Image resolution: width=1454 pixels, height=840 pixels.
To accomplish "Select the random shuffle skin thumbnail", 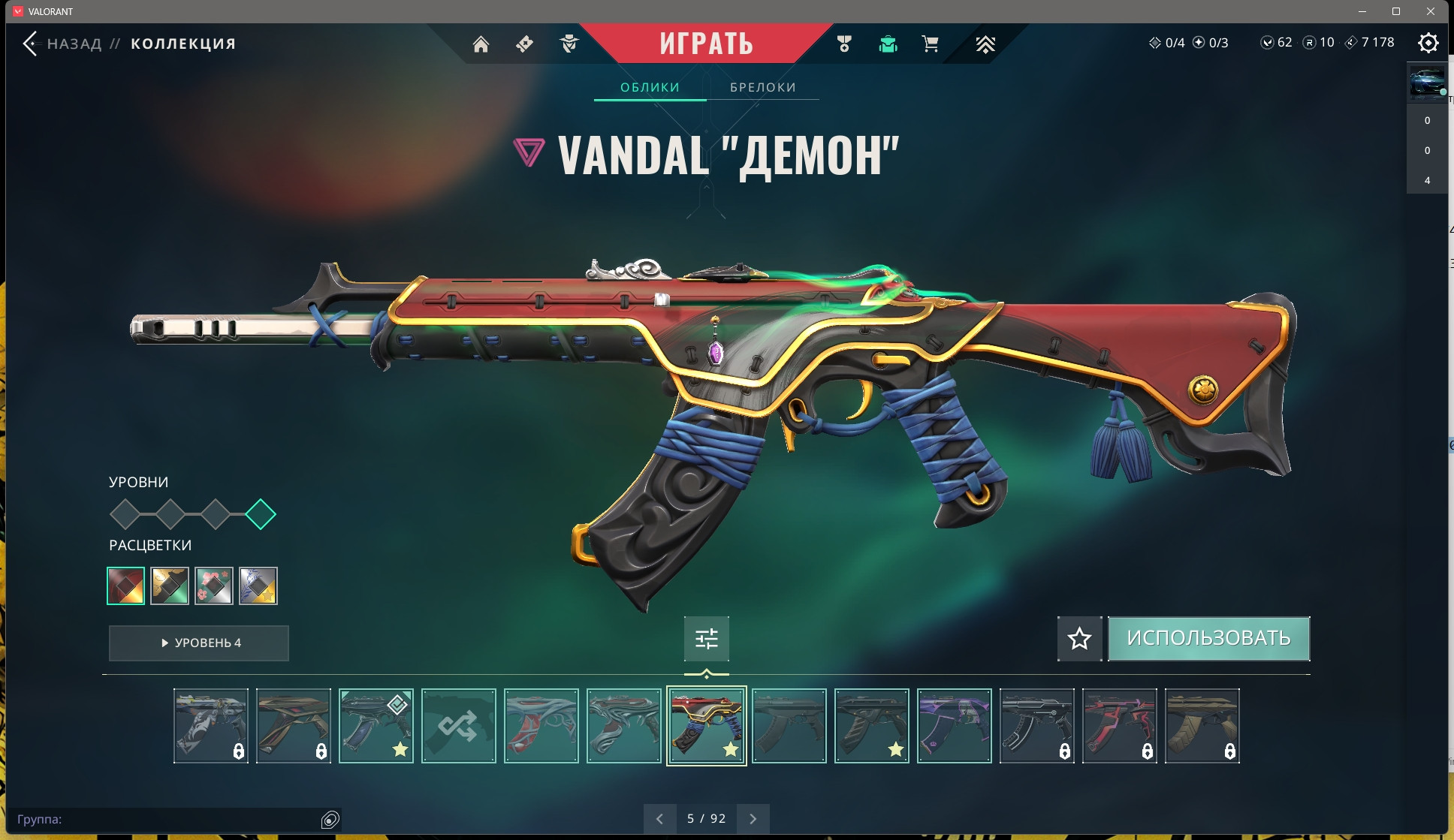I will (458, 726).
